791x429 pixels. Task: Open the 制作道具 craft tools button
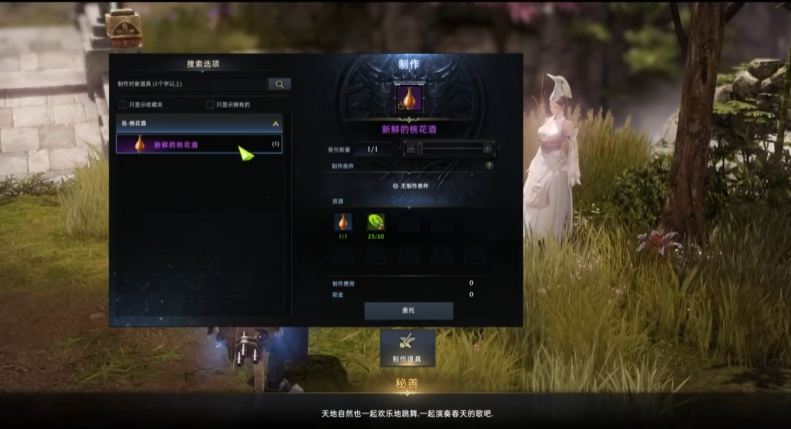[x=407, y=346]
